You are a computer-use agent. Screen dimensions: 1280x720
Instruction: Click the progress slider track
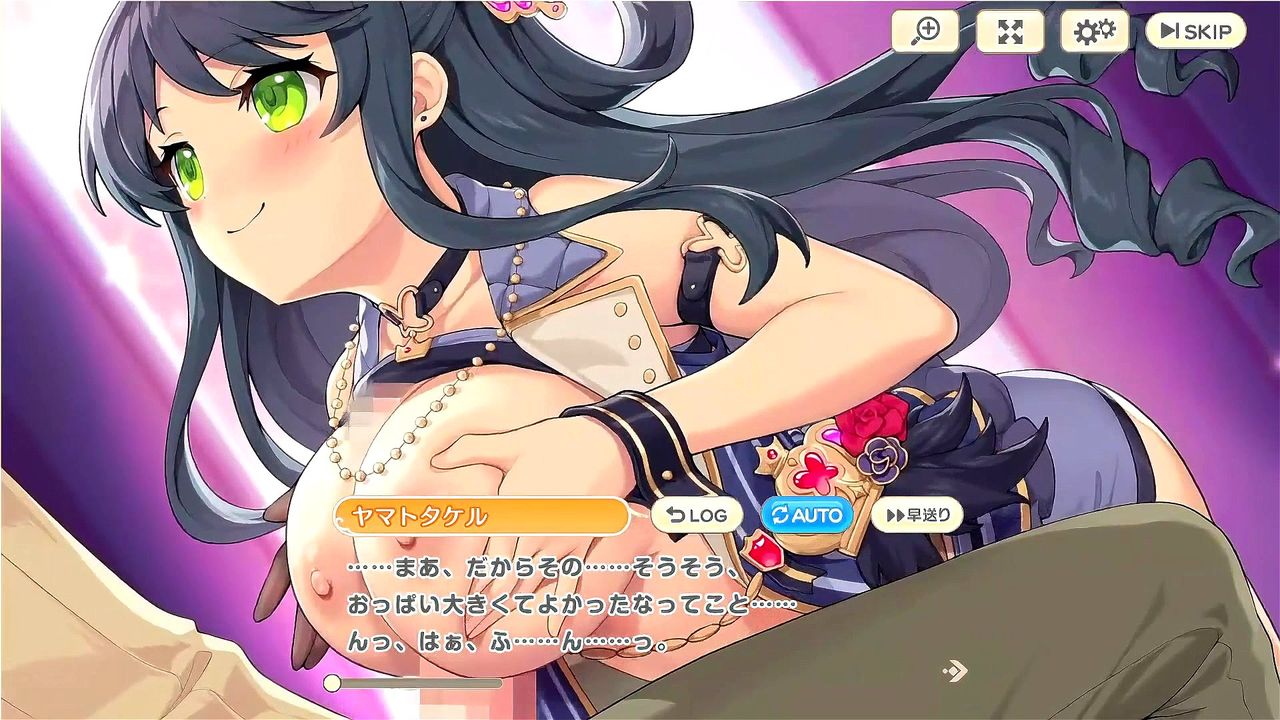[x=420, y=683]
